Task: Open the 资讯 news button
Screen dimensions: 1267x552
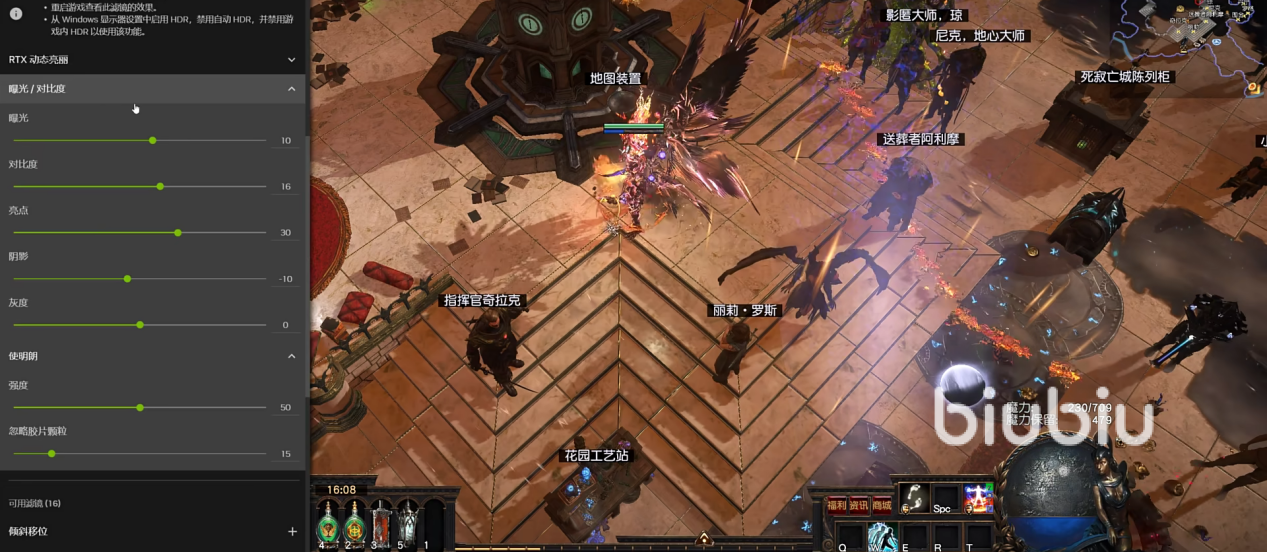Action: pos(858,506)
